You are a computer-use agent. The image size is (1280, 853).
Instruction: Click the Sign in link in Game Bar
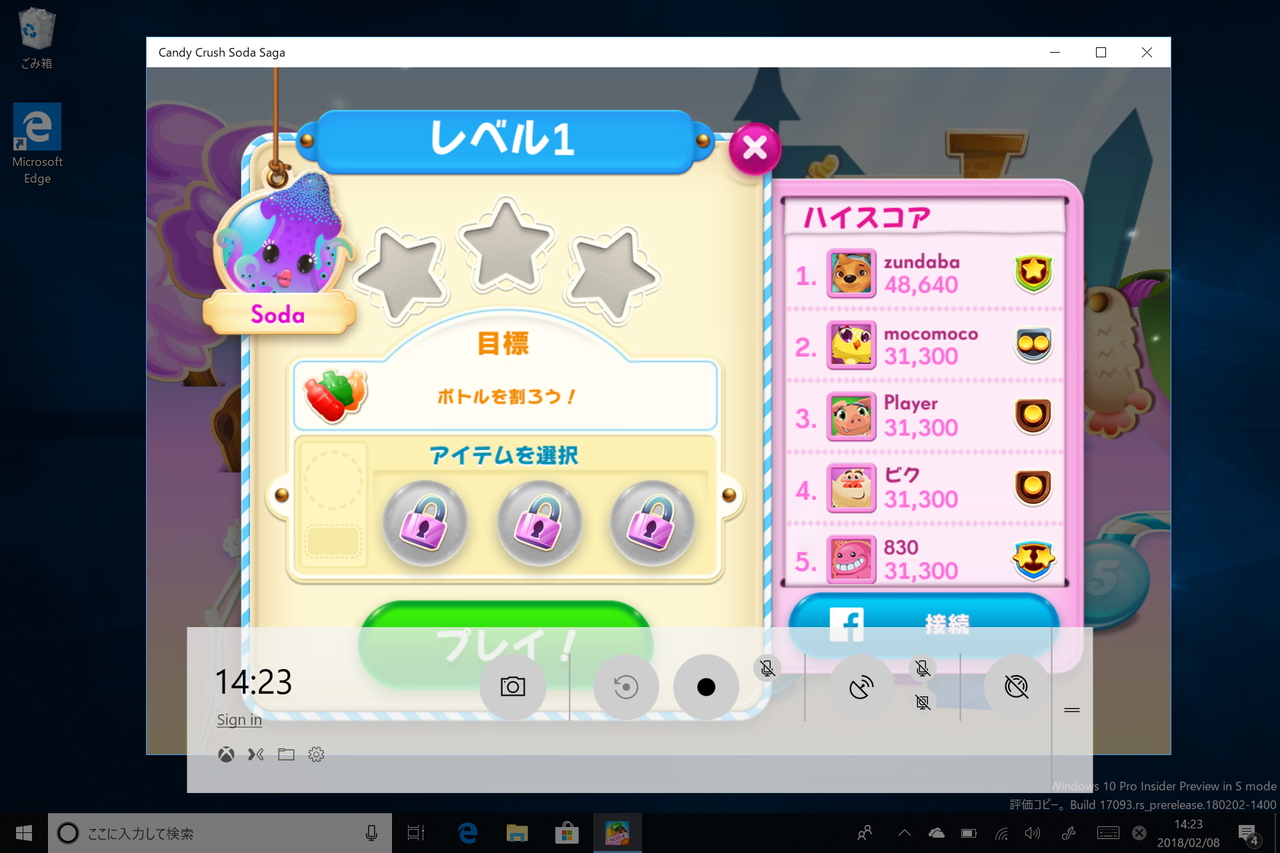point(238,719)
